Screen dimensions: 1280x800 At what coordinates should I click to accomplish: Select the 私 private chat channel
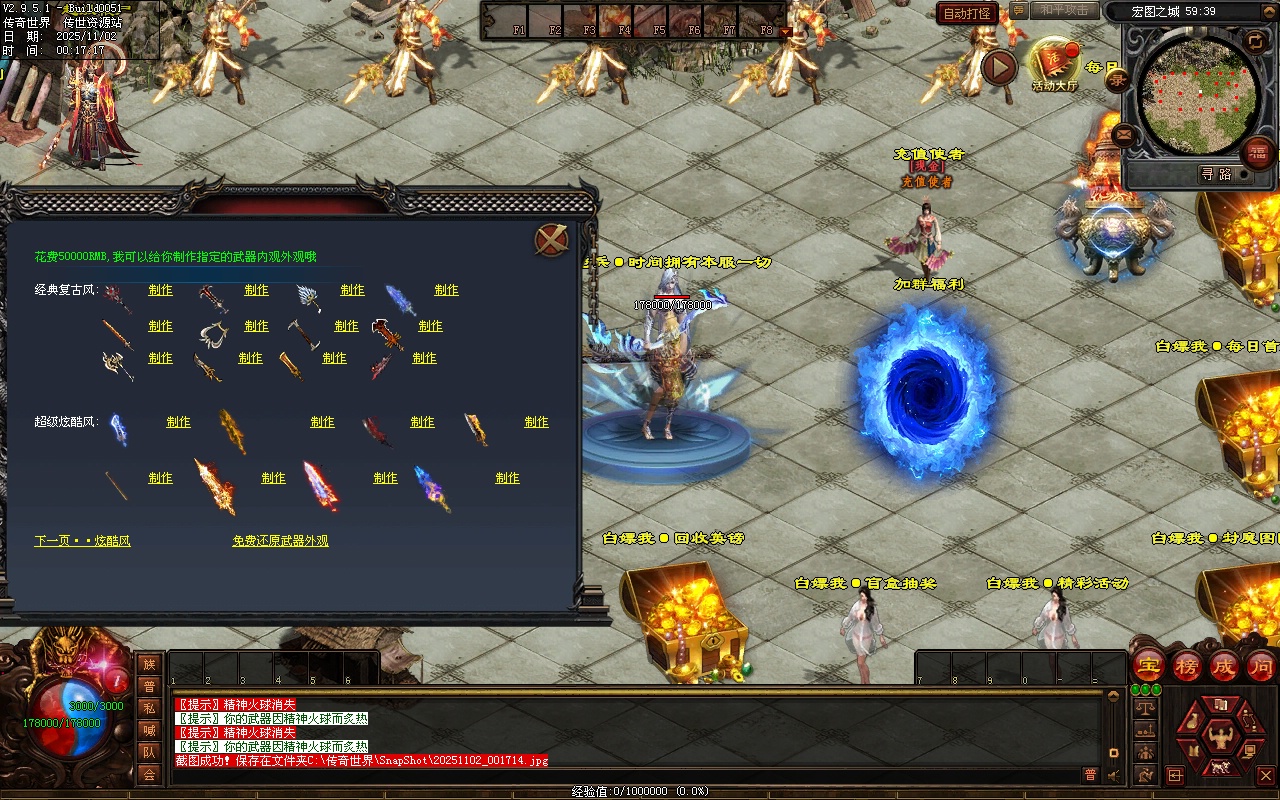(149, 708)
